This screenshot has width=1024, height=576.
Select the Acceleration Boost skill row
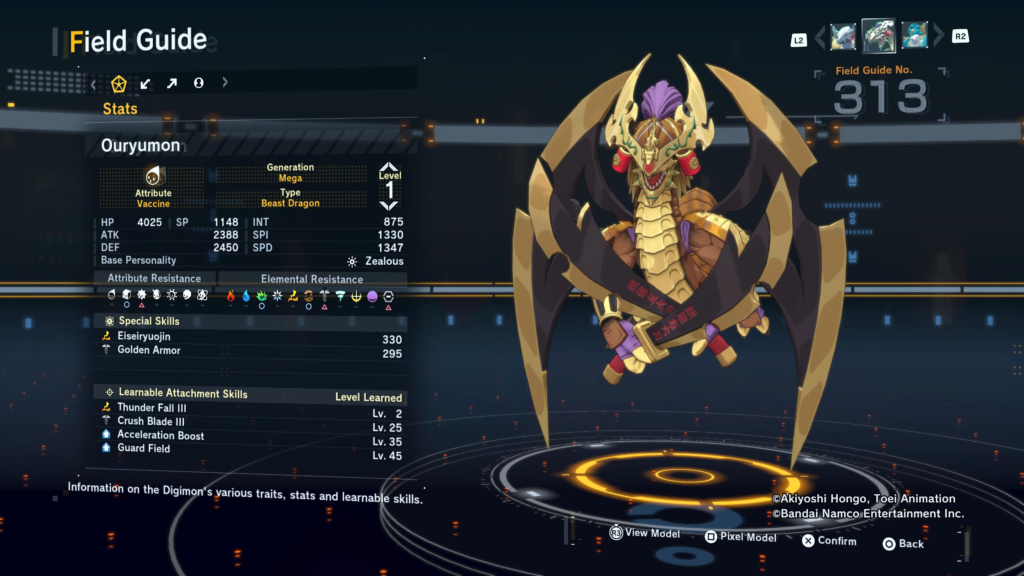click(x=252, y=436)
